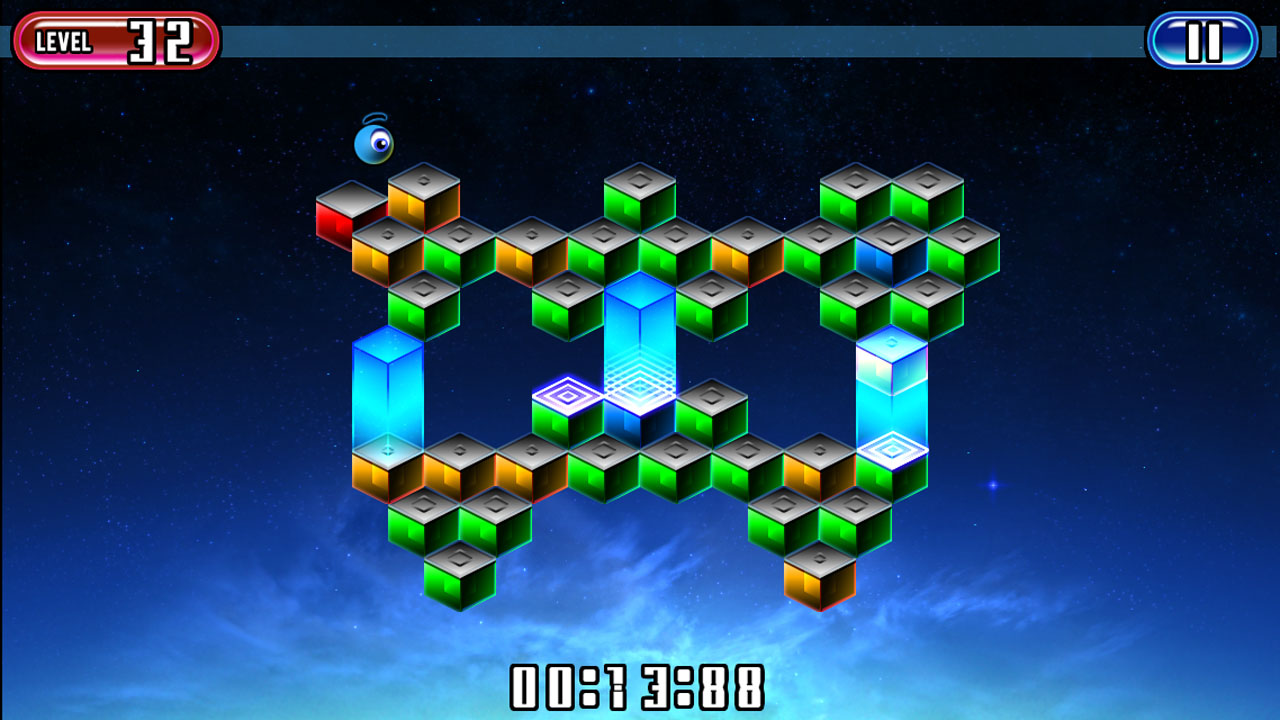
Task: Click the spiral portal tile beside the center pillar
Action: [565, 400]
